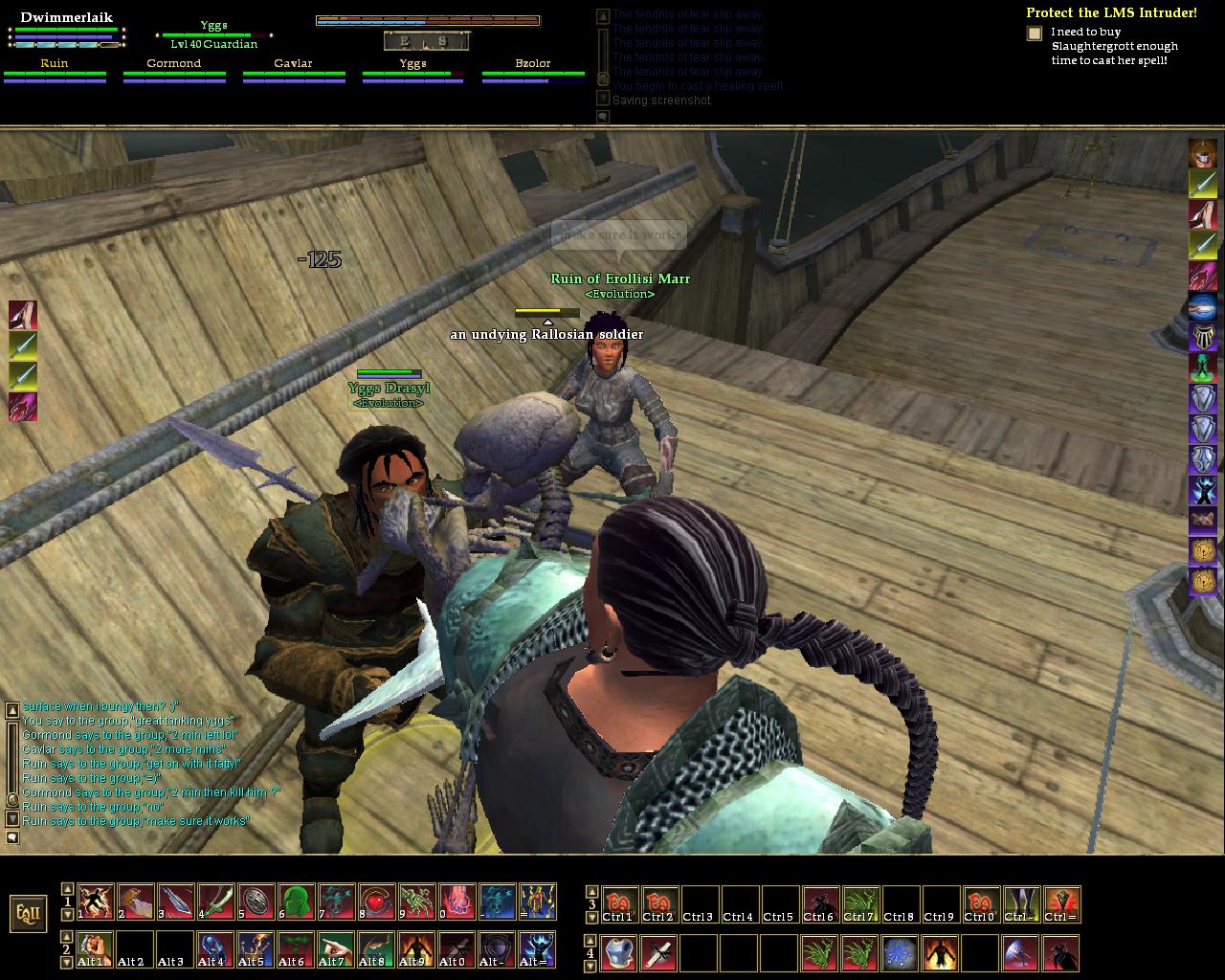Activate the clenched fist ability on Alt 1
1225x980 pixels.
coord(95,948)
